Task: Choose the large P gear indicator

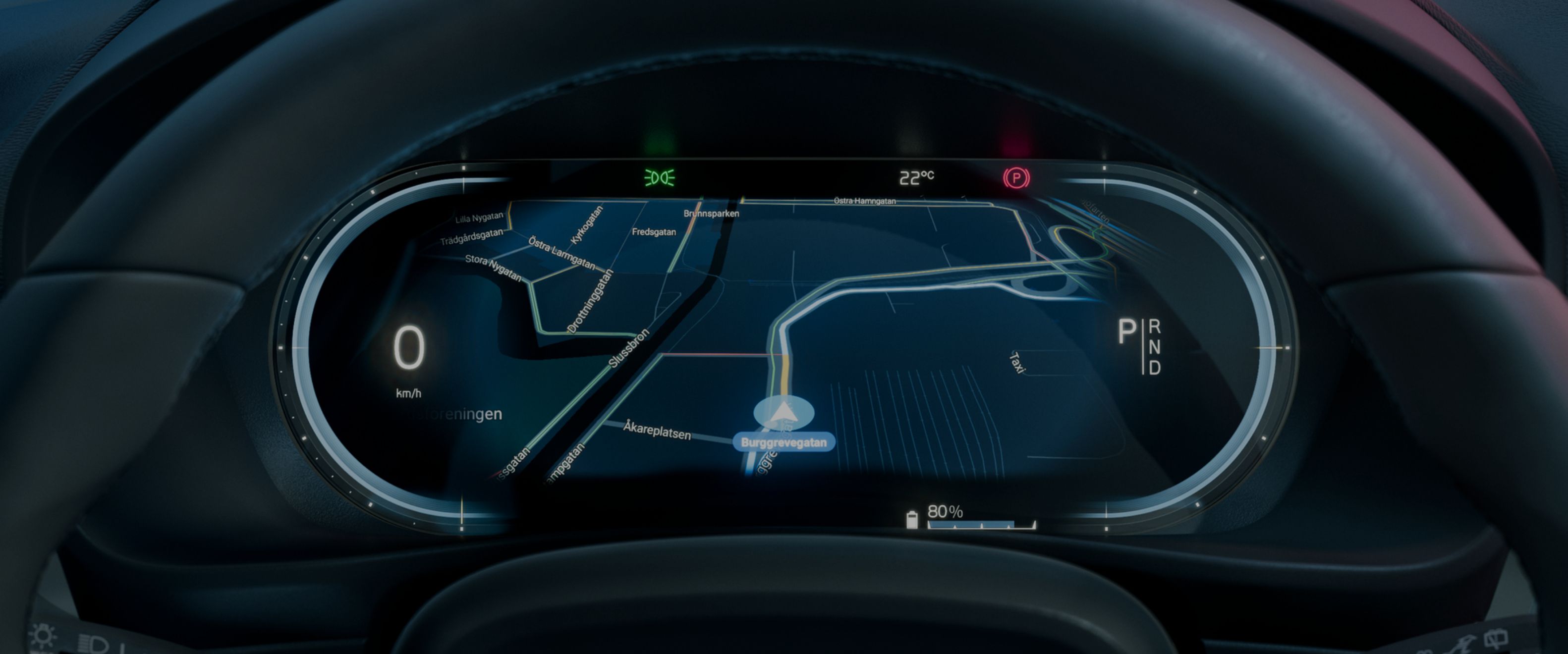Action: (1127, 333)
